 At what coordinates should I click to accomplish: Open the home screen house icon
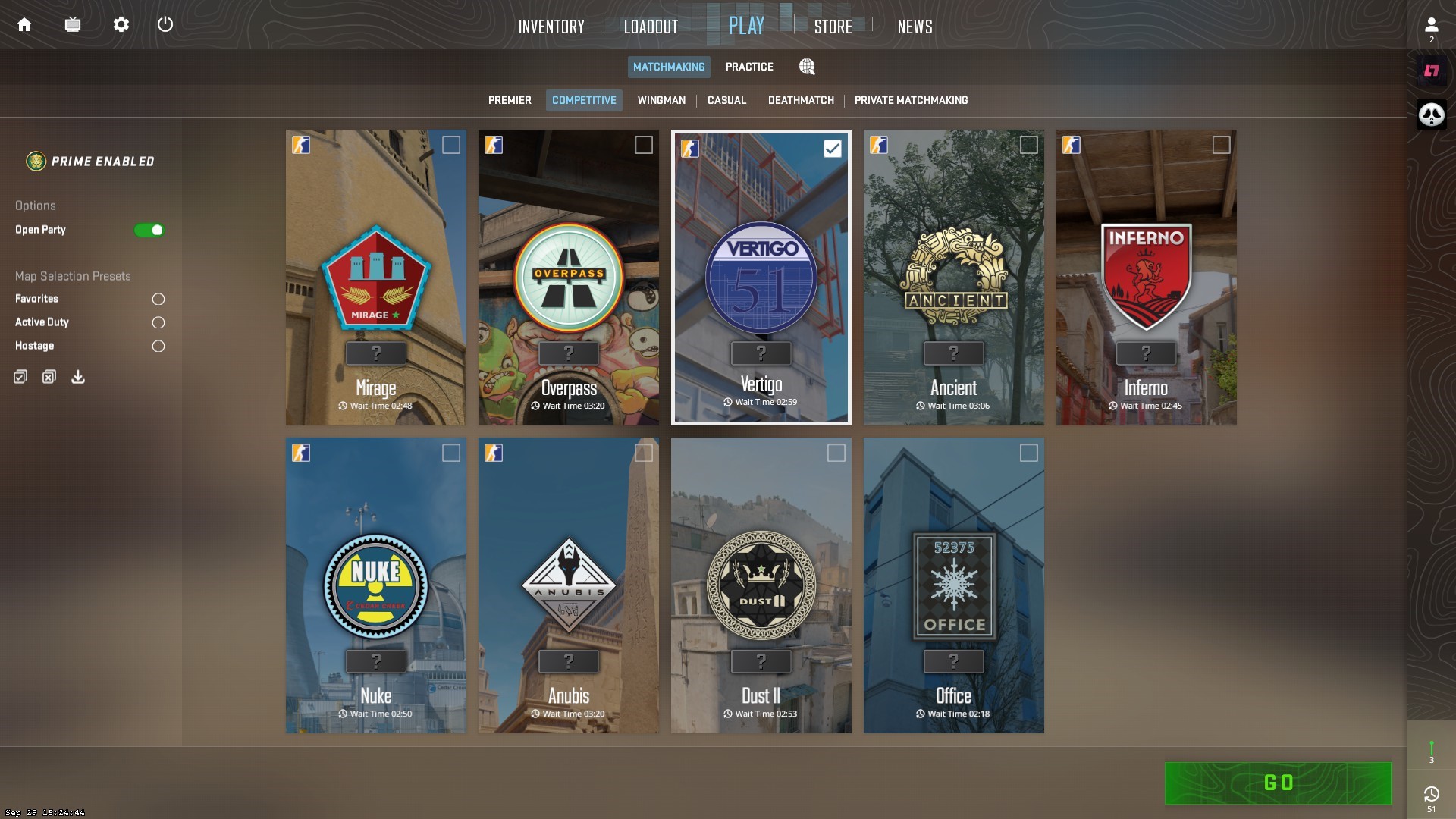click(x=24, y=24)
